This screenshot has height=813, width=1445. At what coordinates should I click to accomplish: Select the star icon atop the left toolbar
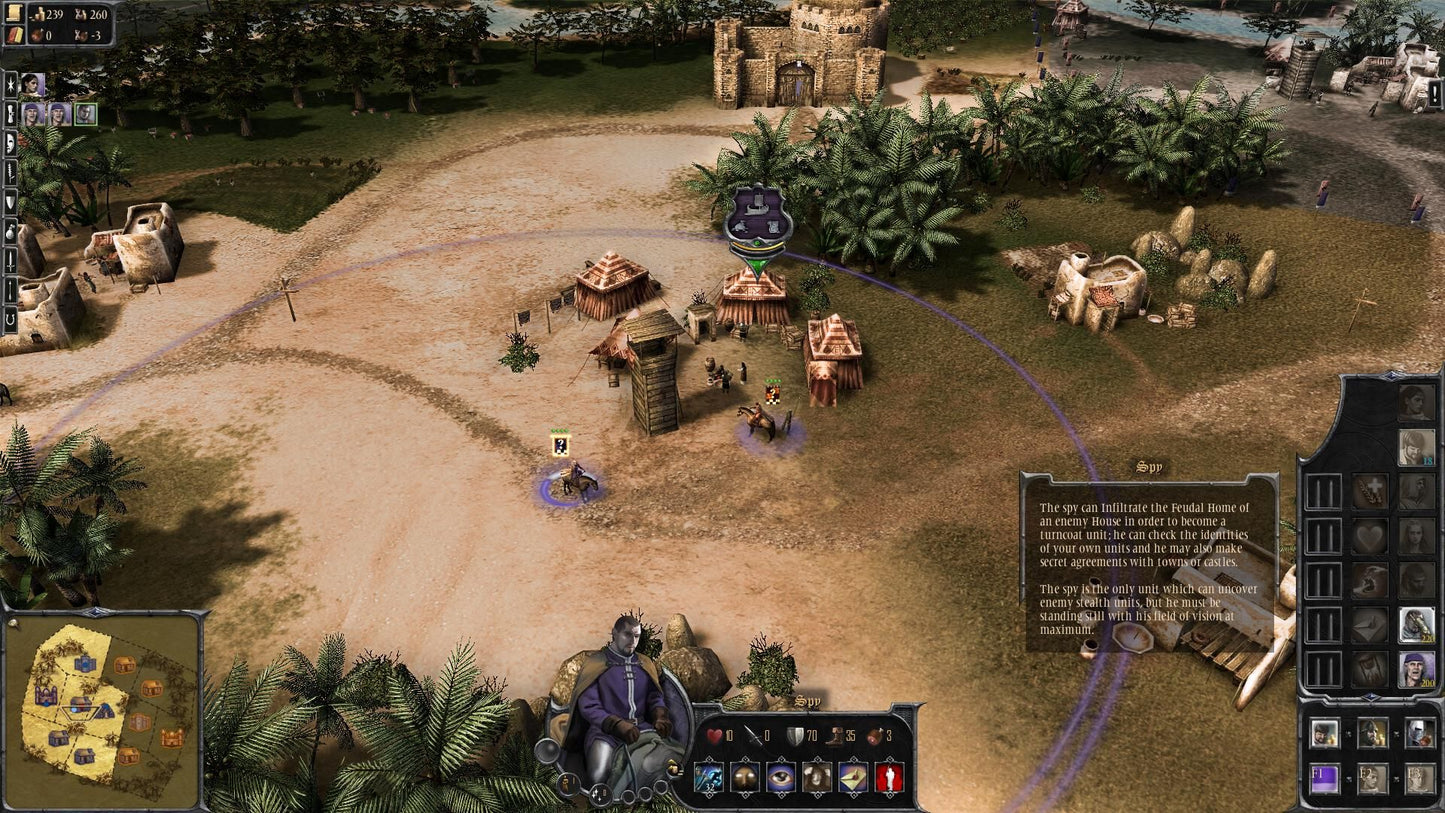10,85
